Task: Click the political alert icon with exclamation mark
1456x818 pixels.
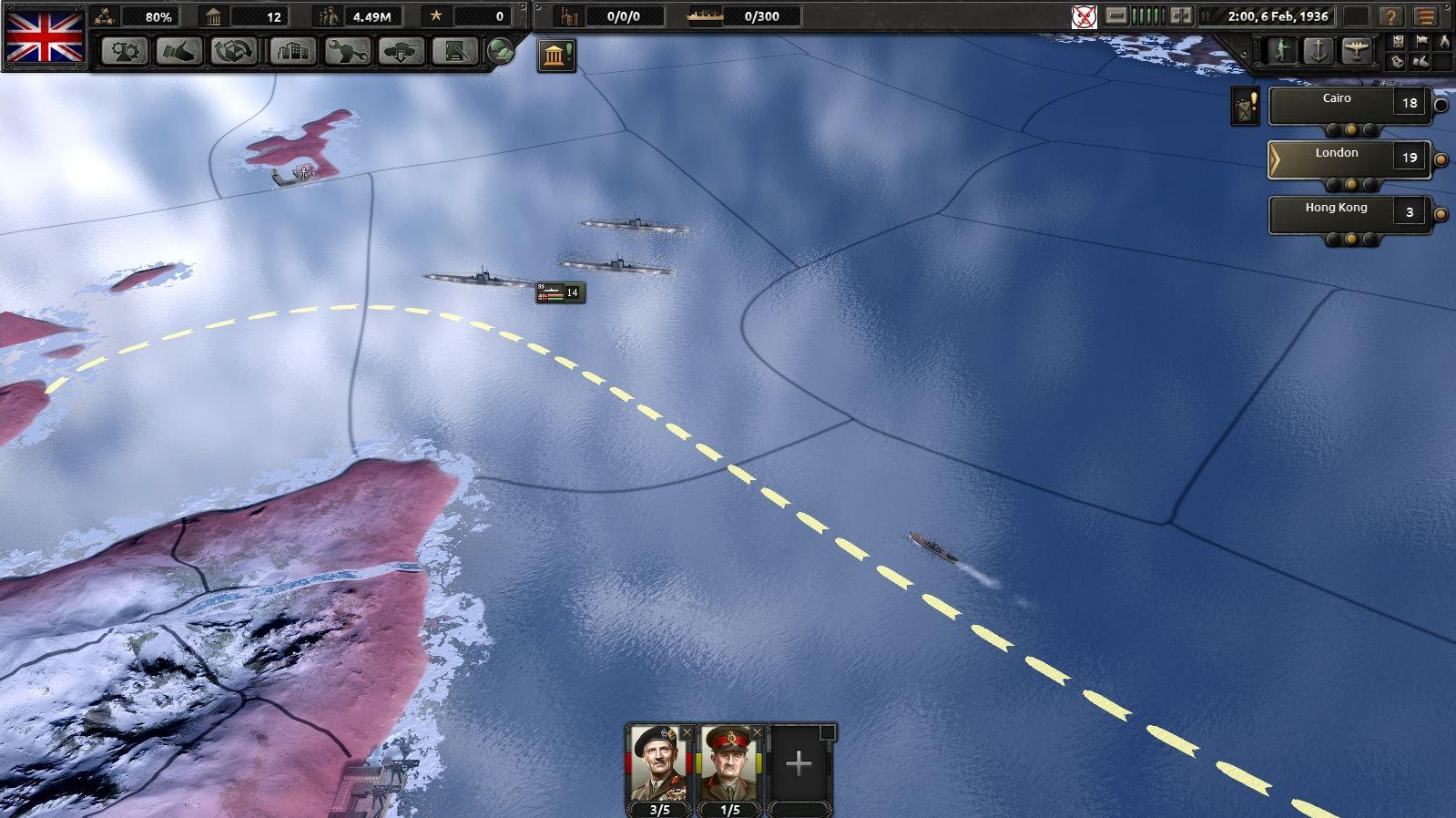Action: (555, 56)
